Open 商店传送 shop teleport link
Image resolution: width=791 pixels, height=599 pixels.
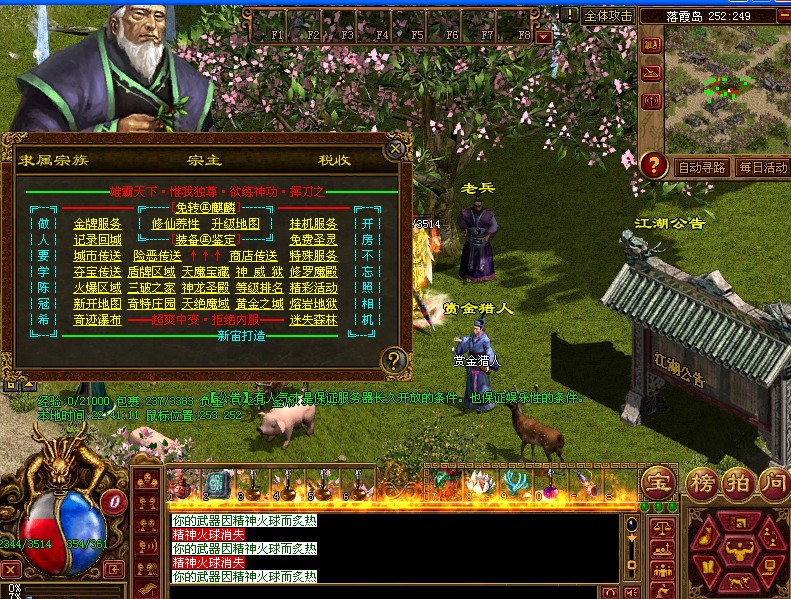click(253, 256)
